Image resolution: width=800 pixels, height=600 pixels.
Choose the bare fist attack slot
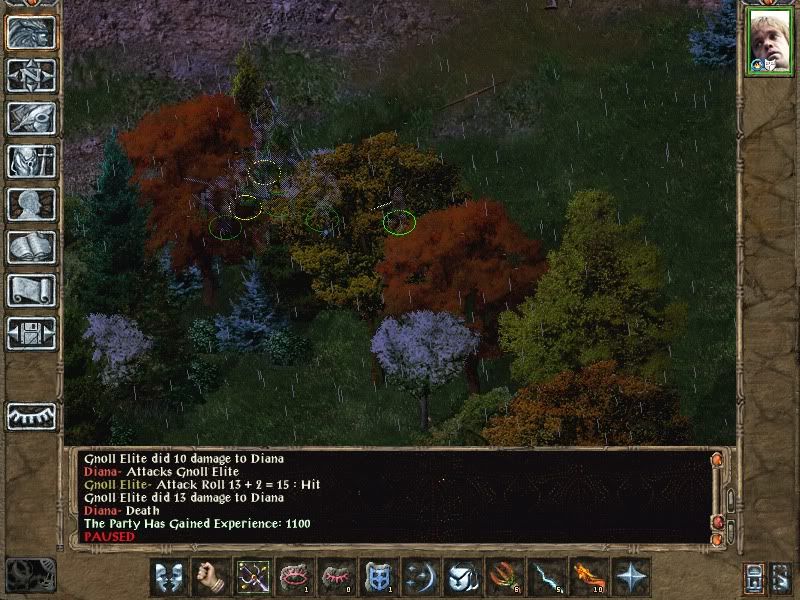(x=211, y=577)
